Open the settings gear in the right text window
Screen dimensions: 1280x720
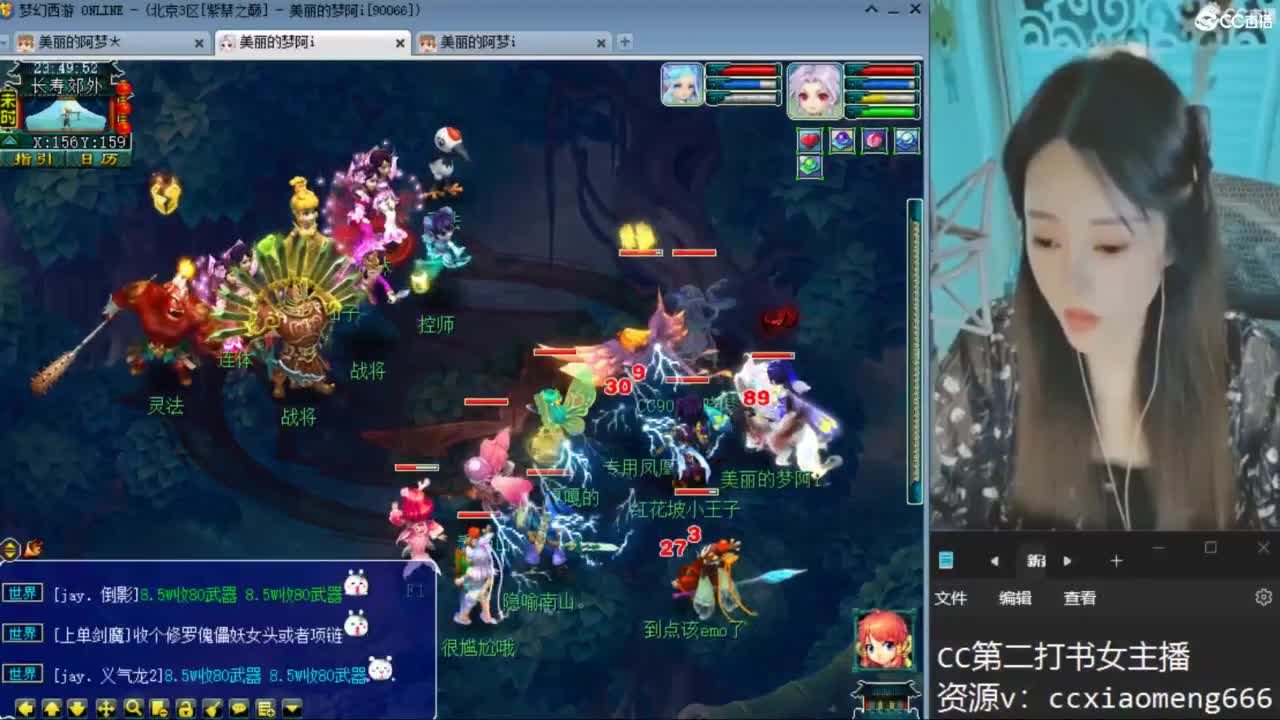click(1263, 597)
